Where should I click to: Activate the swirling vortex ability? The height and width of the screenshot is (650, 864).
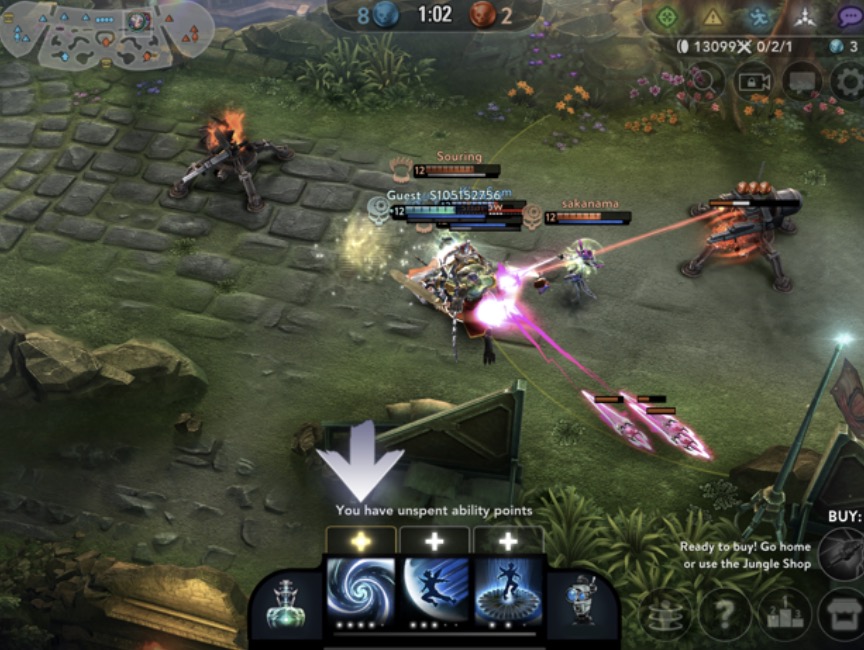coord(361,590)
